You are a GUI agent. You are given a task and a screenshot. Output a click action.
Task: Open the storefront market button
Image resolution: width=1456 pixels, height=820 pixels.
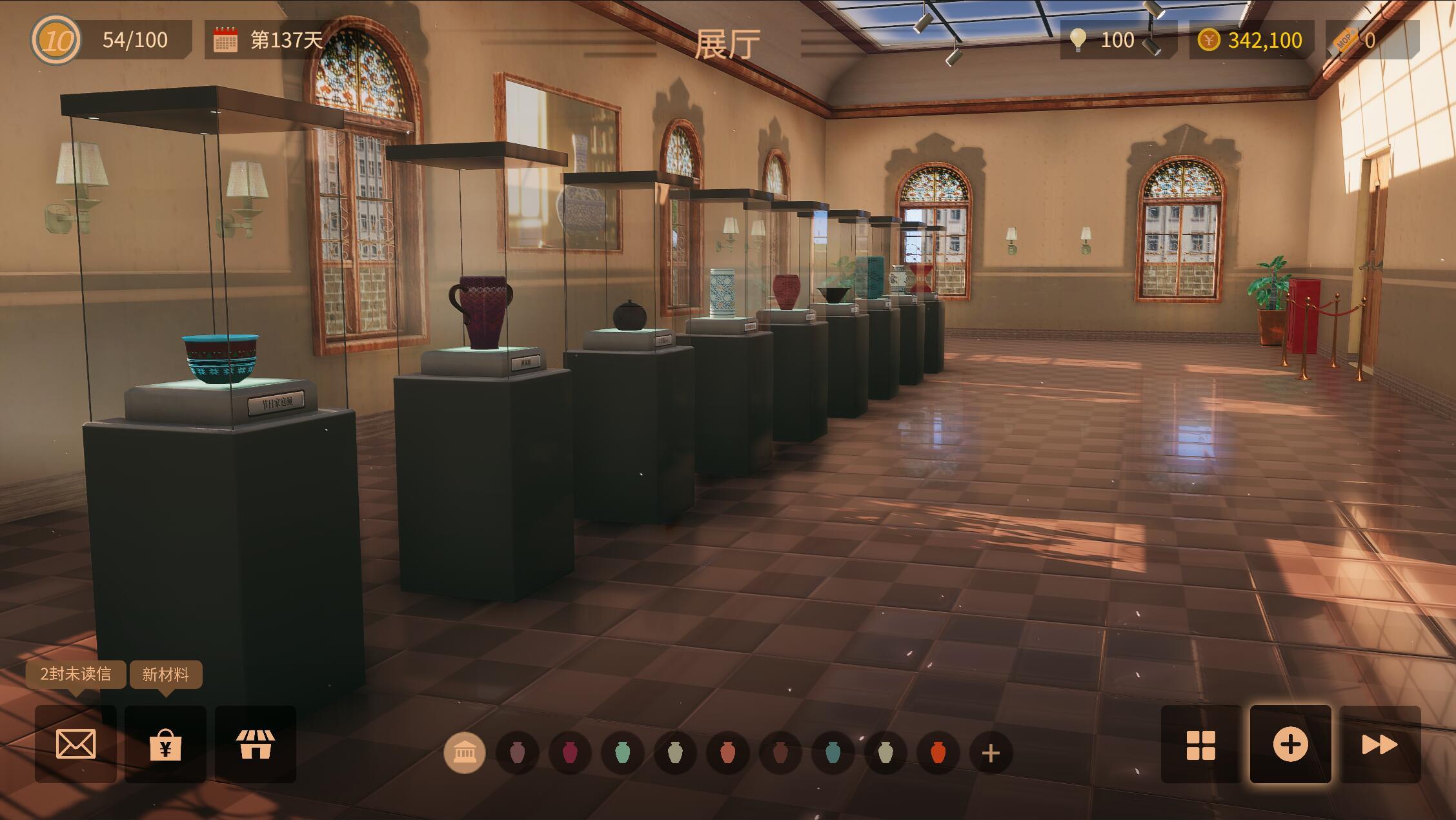(x=256, y=744)
